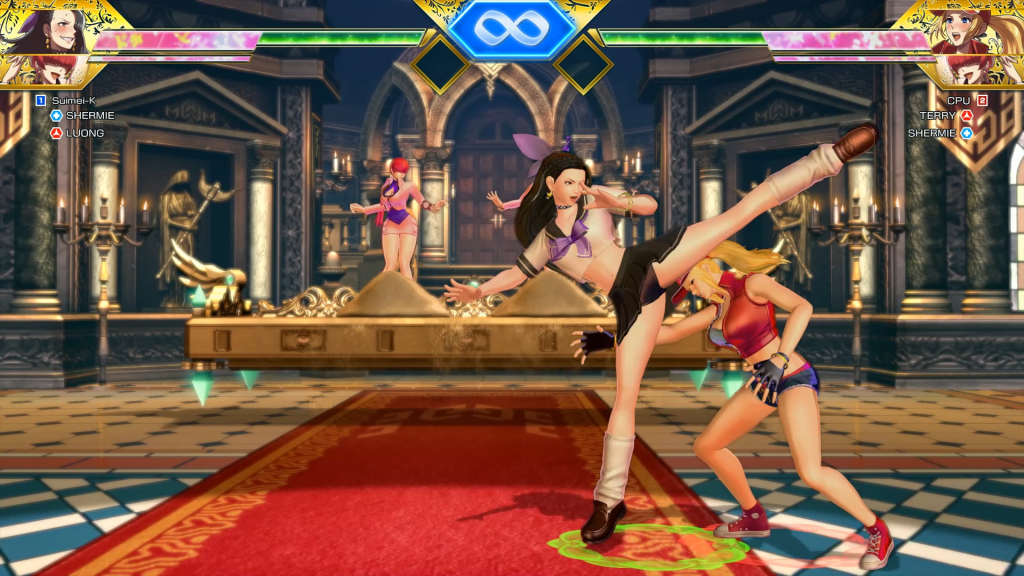Choose TERRY in the CPU team list
Screen dimensions: 1024x576
click(x=938, y=116)
